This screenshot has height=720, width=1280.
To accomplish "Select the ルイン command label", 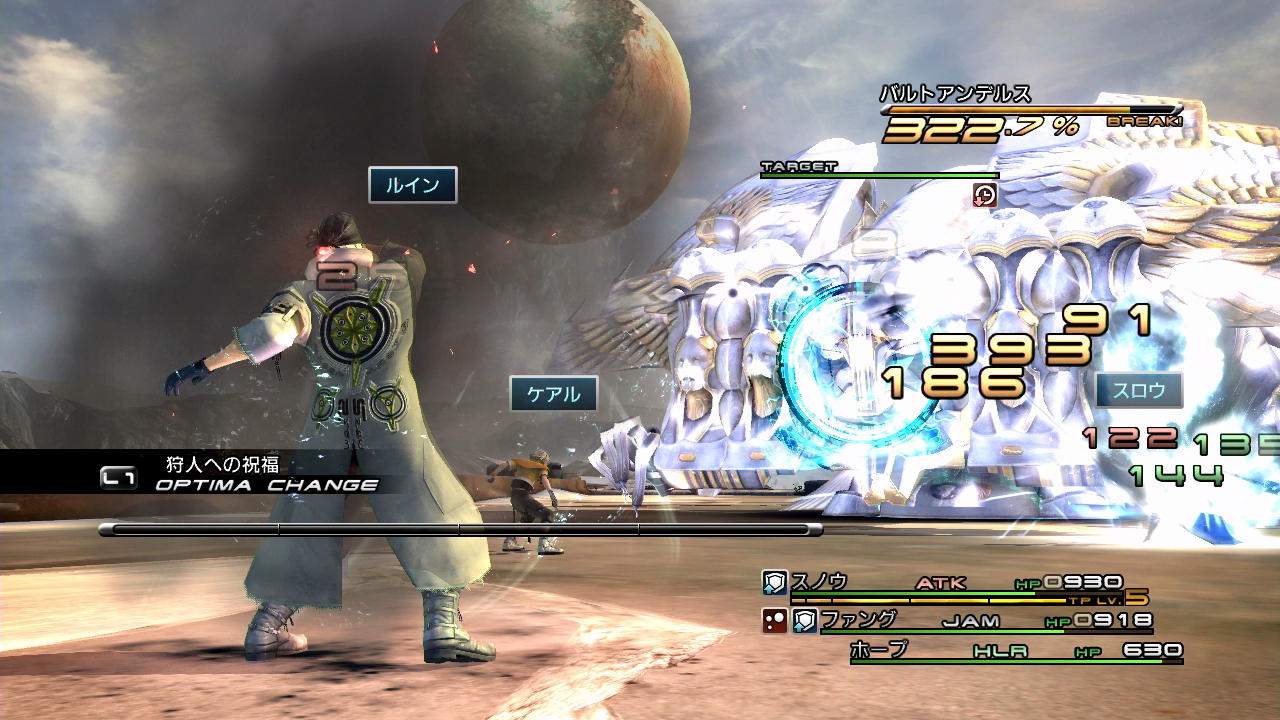I will point(412,185).
